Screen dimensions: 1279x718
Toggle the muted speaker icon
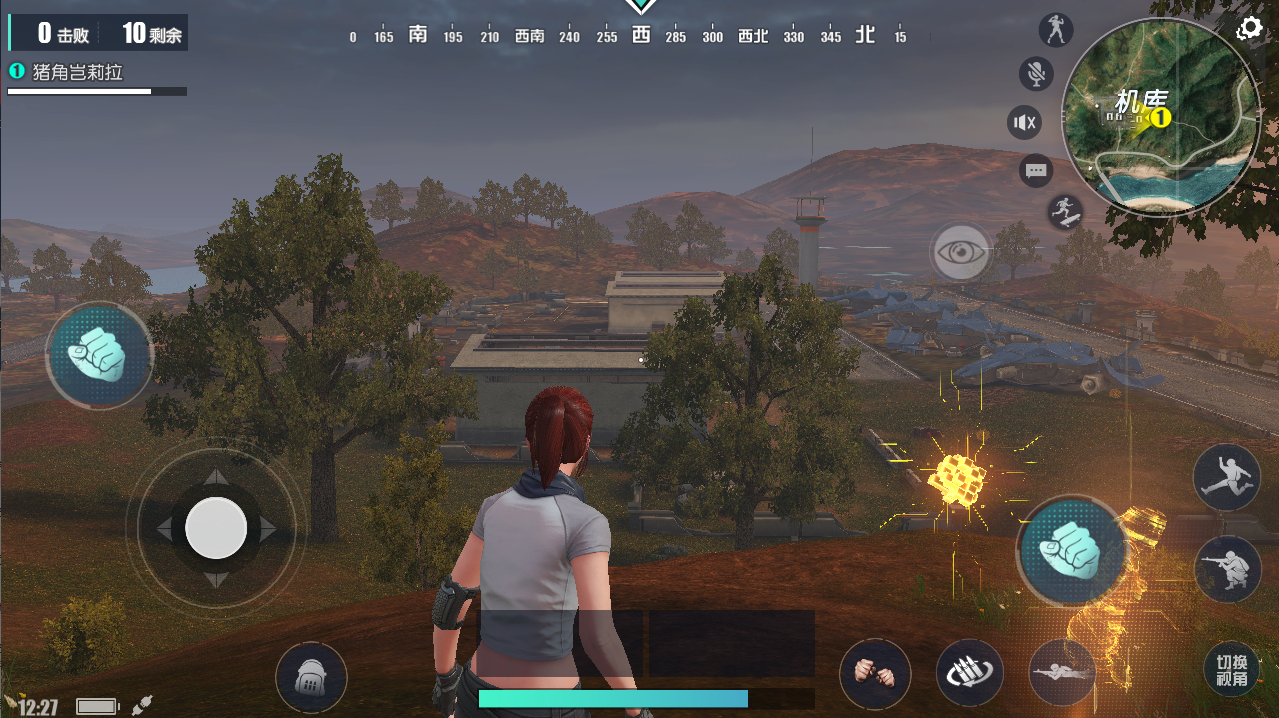pos(1025,123)
